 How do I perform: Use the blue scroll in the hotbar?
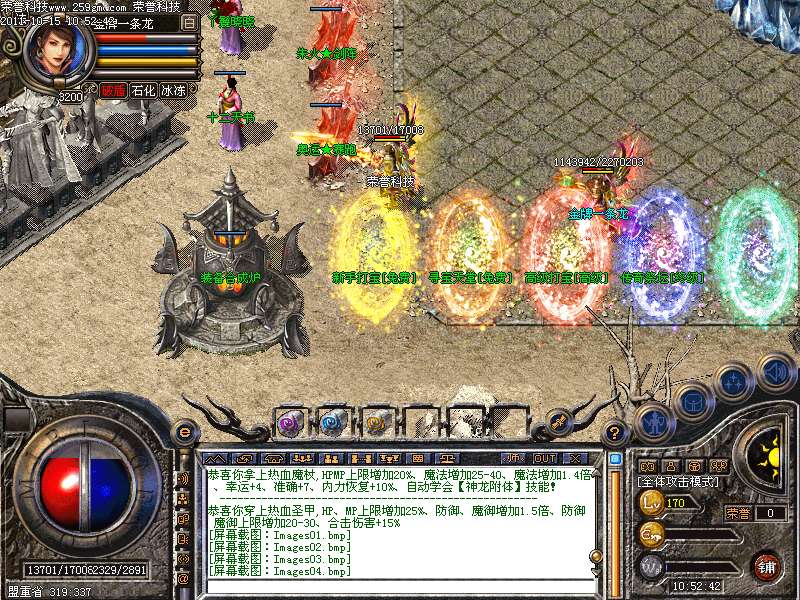click(333, 421)
